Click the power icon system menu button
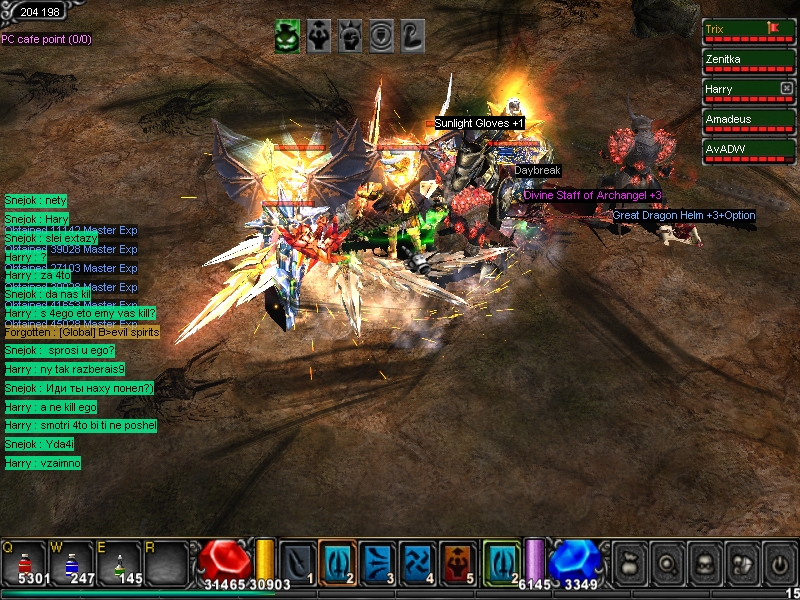 coord(779,562)
